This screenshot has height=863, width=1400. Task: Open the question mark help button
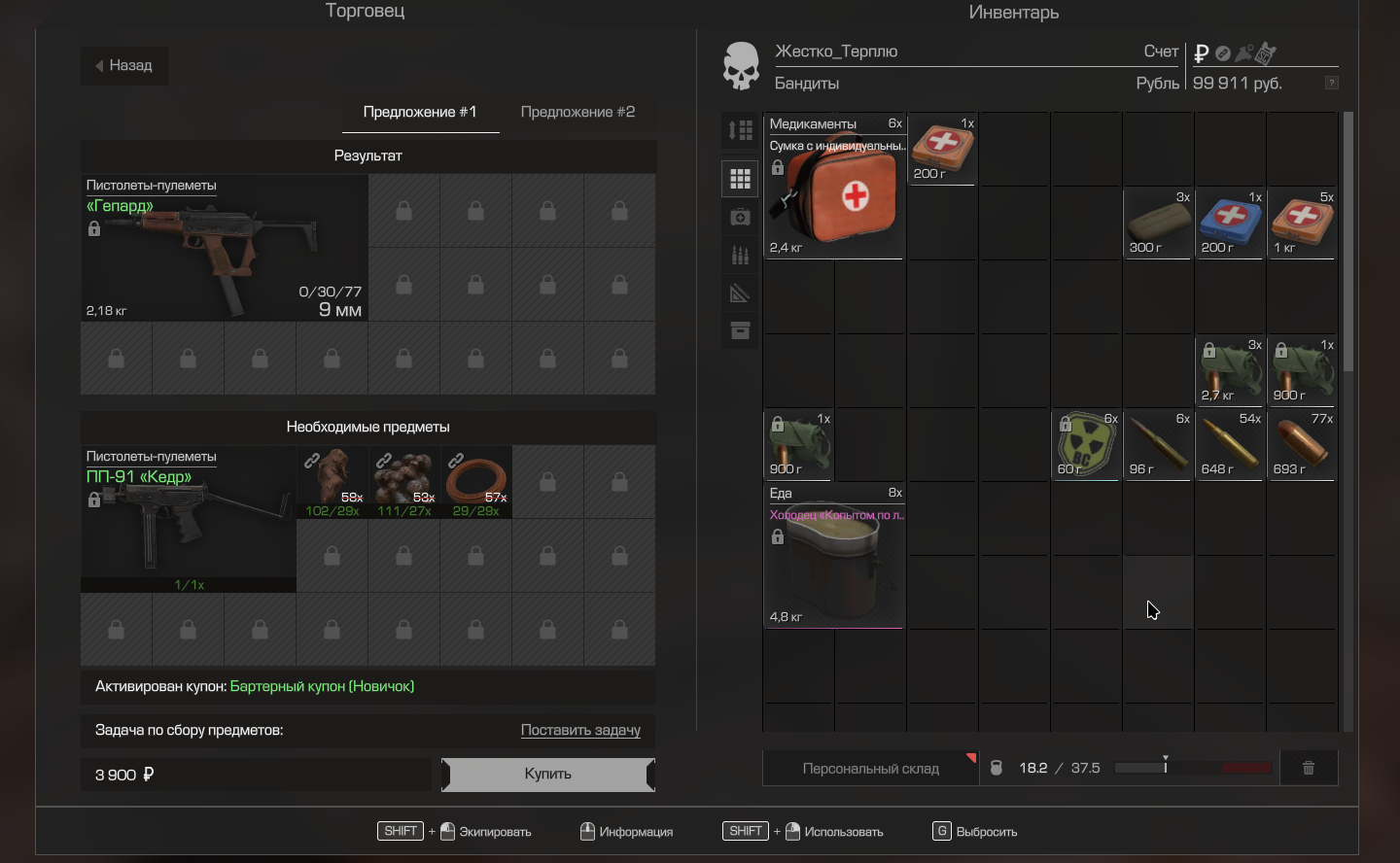coord(1332,83)
